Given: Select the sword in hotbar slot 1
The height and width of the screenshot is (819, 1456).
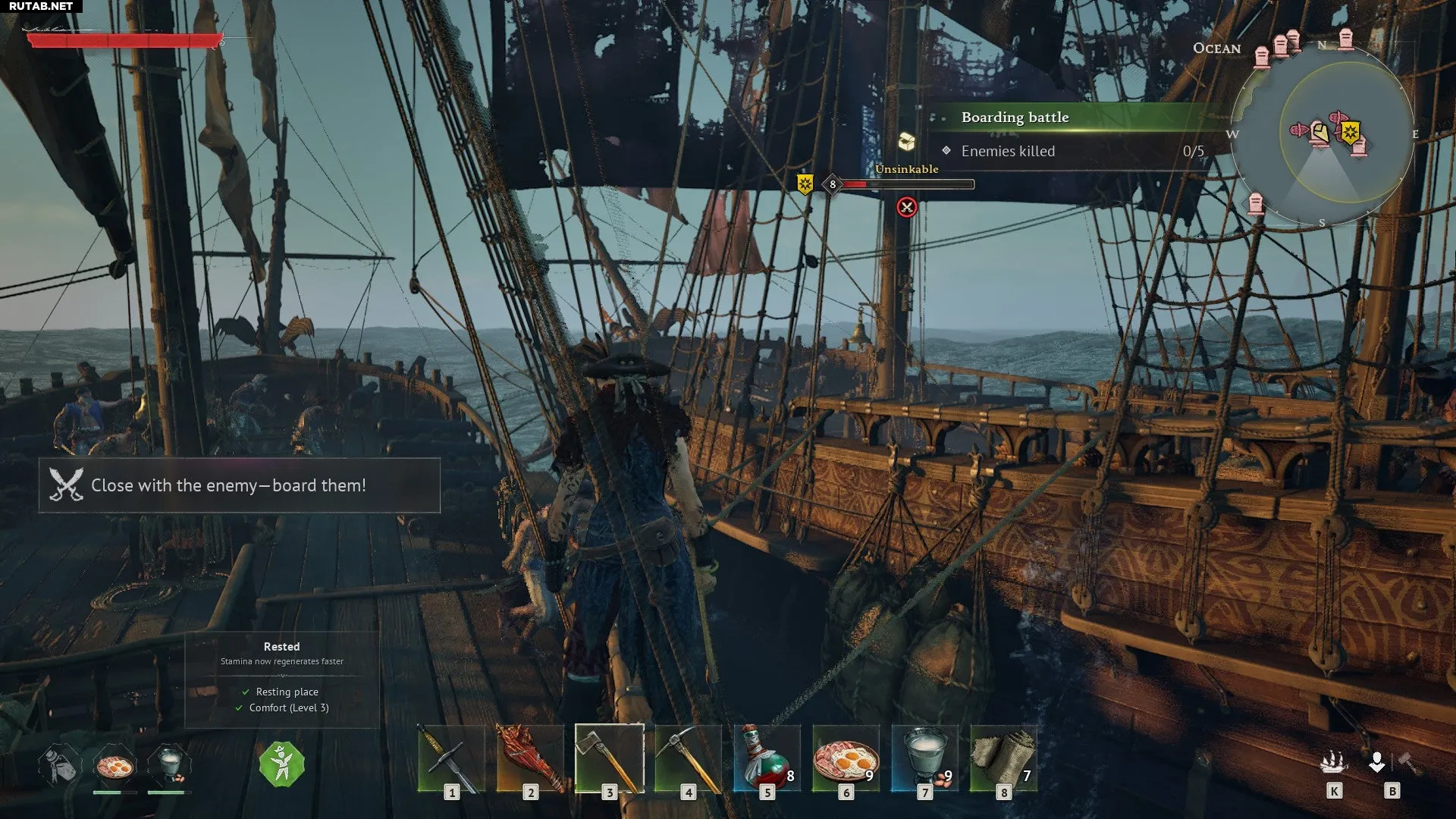Looking at the screenshot, I should (450, 758).
